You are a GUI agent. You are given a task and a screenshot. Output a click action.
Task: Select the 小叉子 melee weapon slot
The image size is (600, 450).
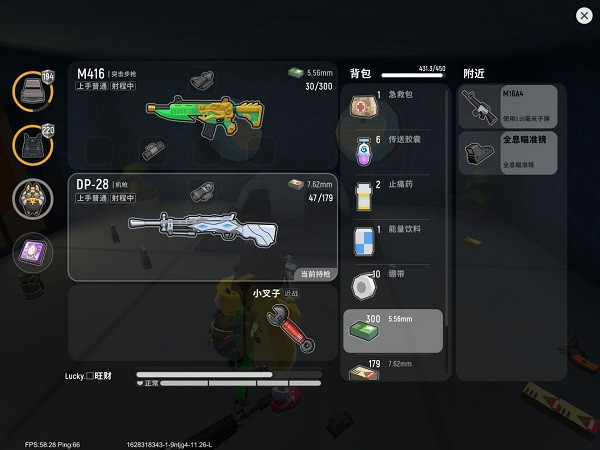coord(280,322)
